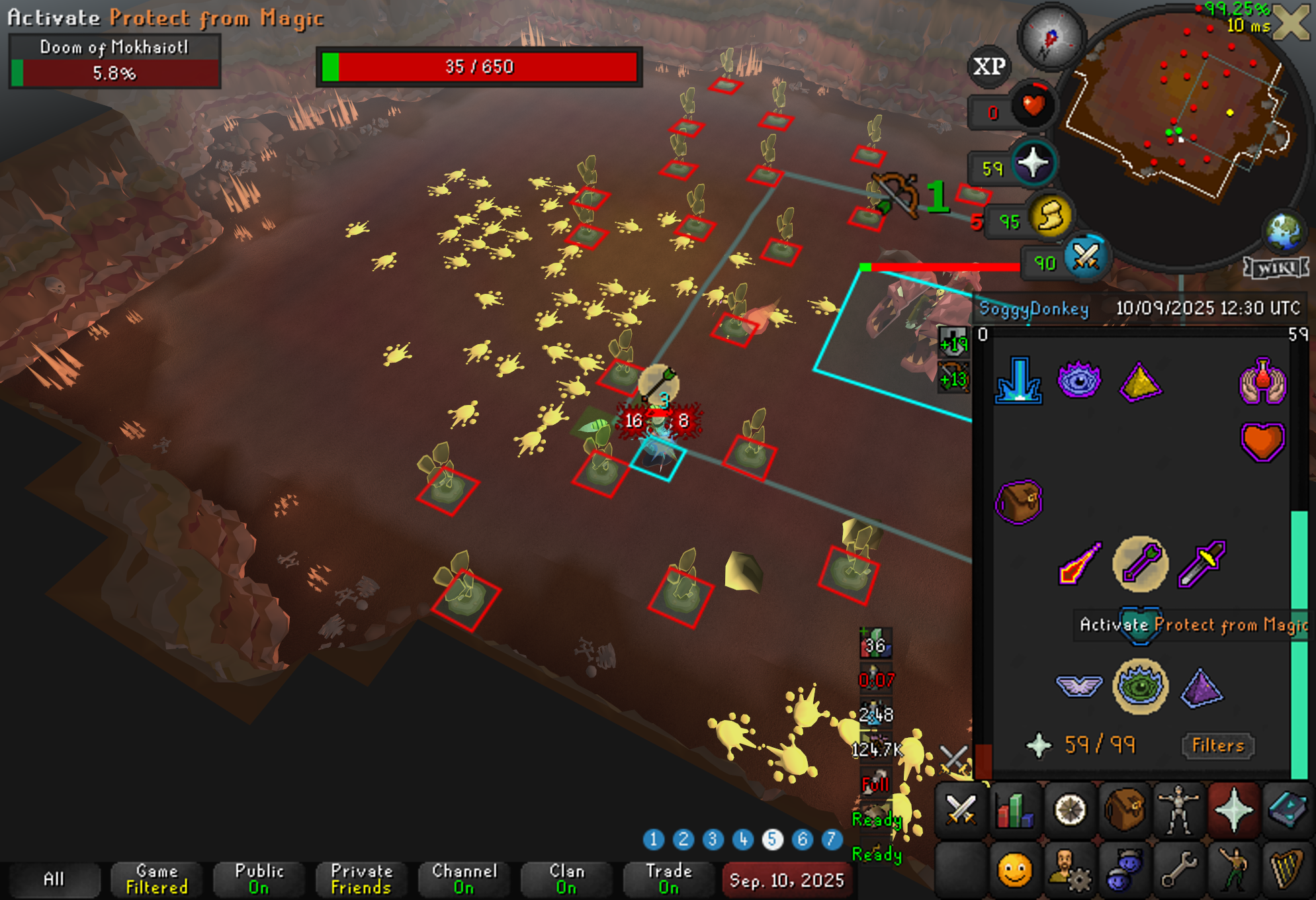Activate the Protect from Melee prayer
1316x900 pixels.
point(1201,564)
